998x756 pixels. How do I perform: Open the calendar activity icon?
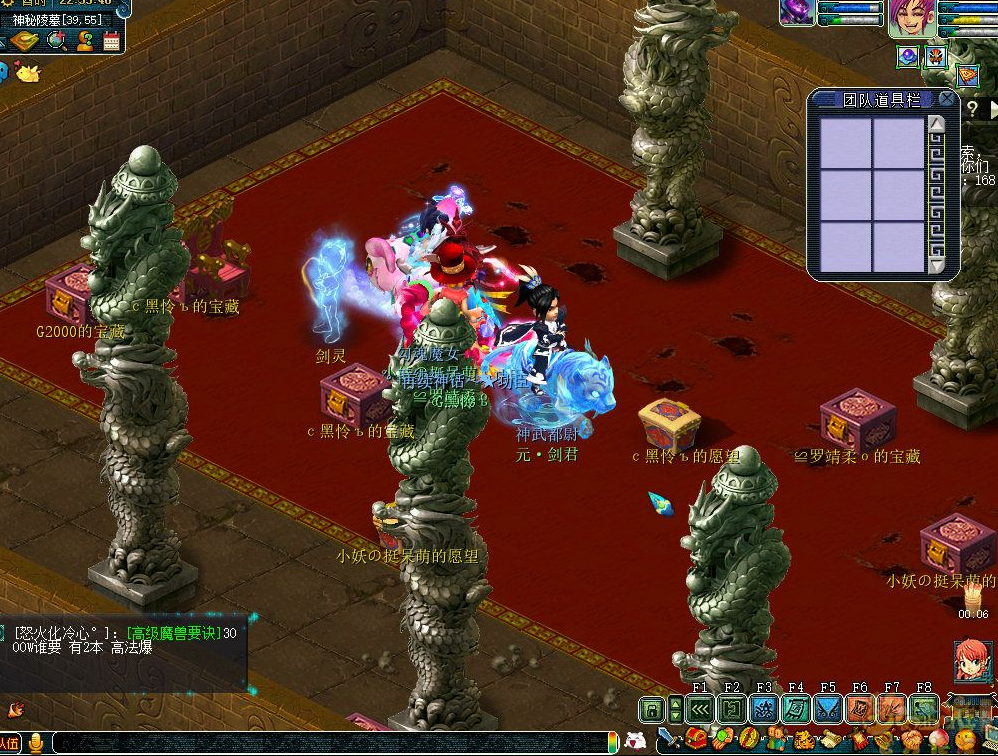pos(111,41)
